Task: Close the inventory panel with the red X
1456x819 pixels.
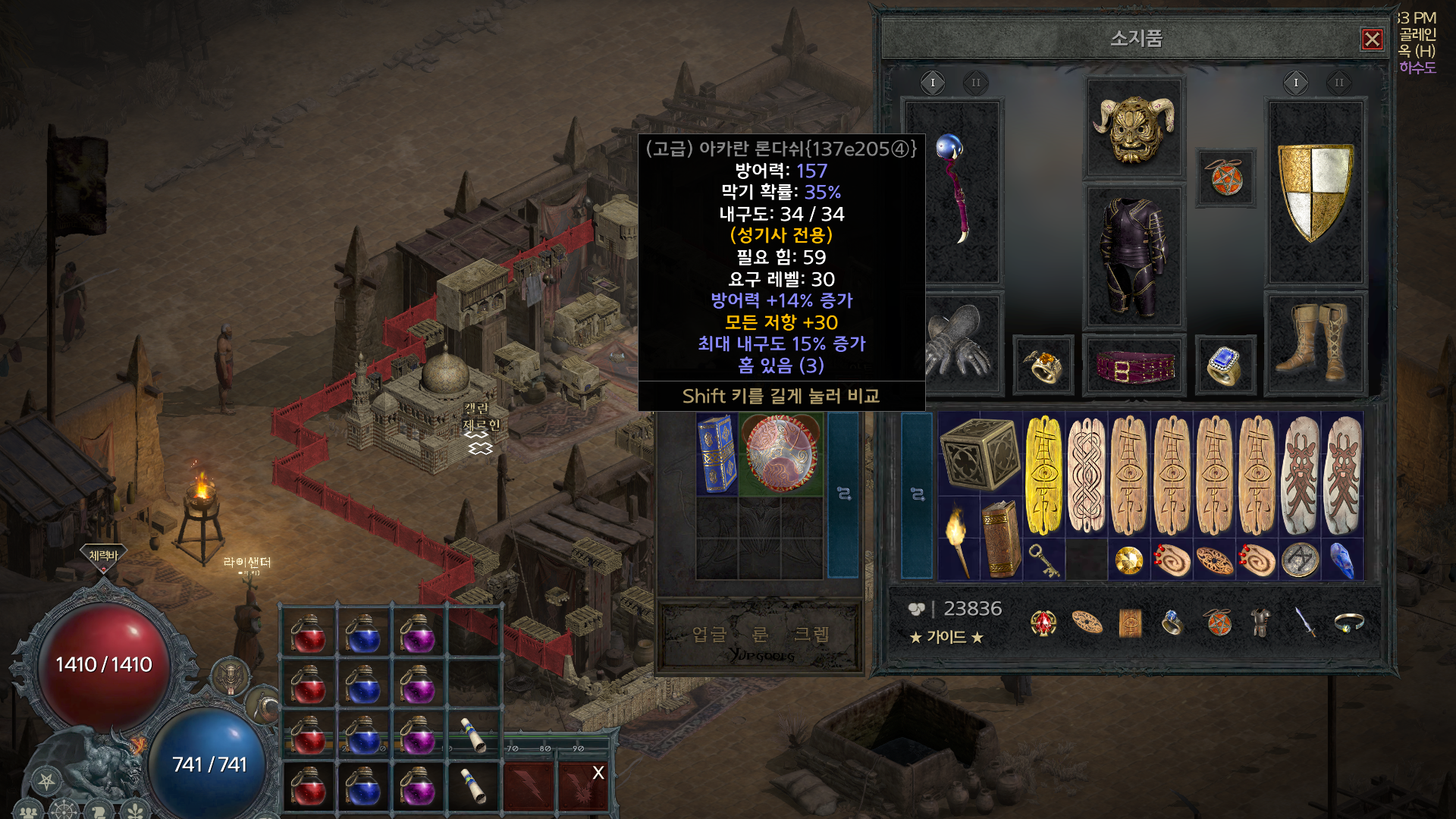Action: [1372, 39]
